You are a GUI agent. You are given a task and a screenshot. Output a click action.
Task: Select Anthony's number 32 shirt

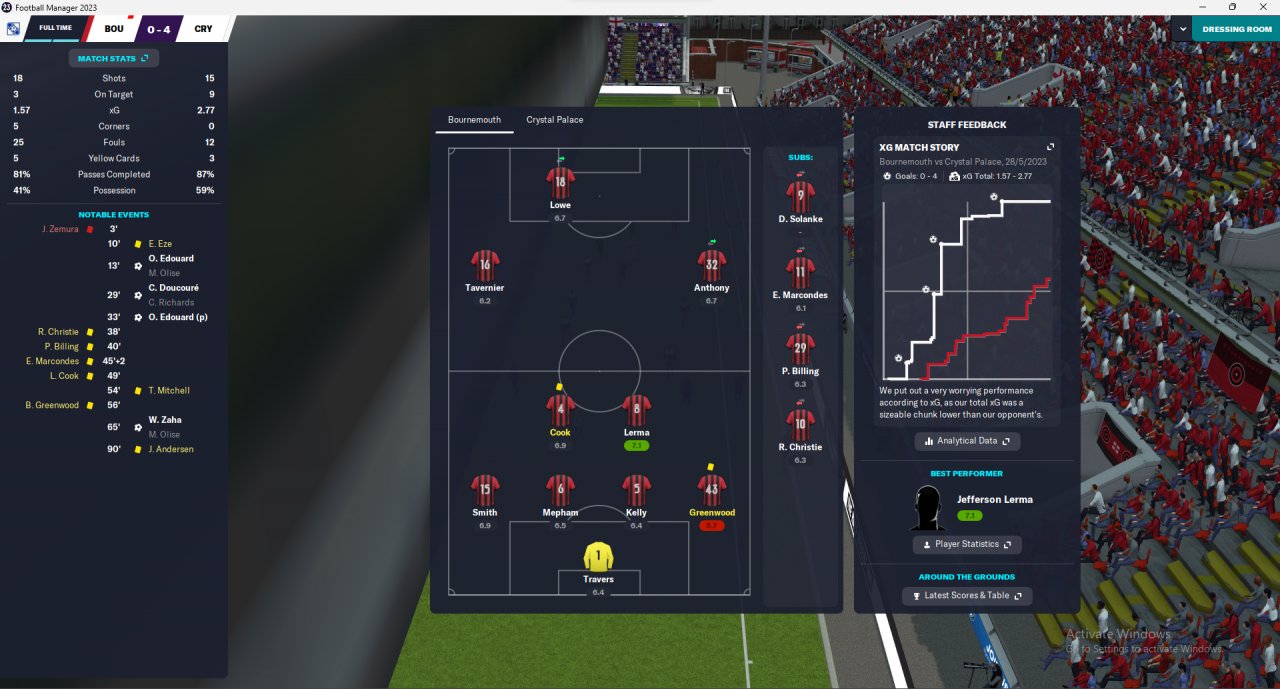pos(711,265)
